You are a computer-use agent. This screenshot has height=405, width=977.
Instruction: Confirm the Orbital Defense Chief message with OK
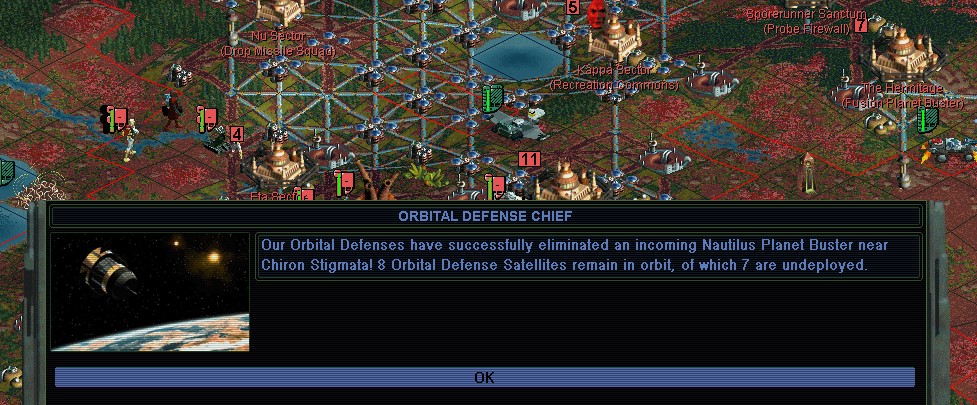pos(484,377)
